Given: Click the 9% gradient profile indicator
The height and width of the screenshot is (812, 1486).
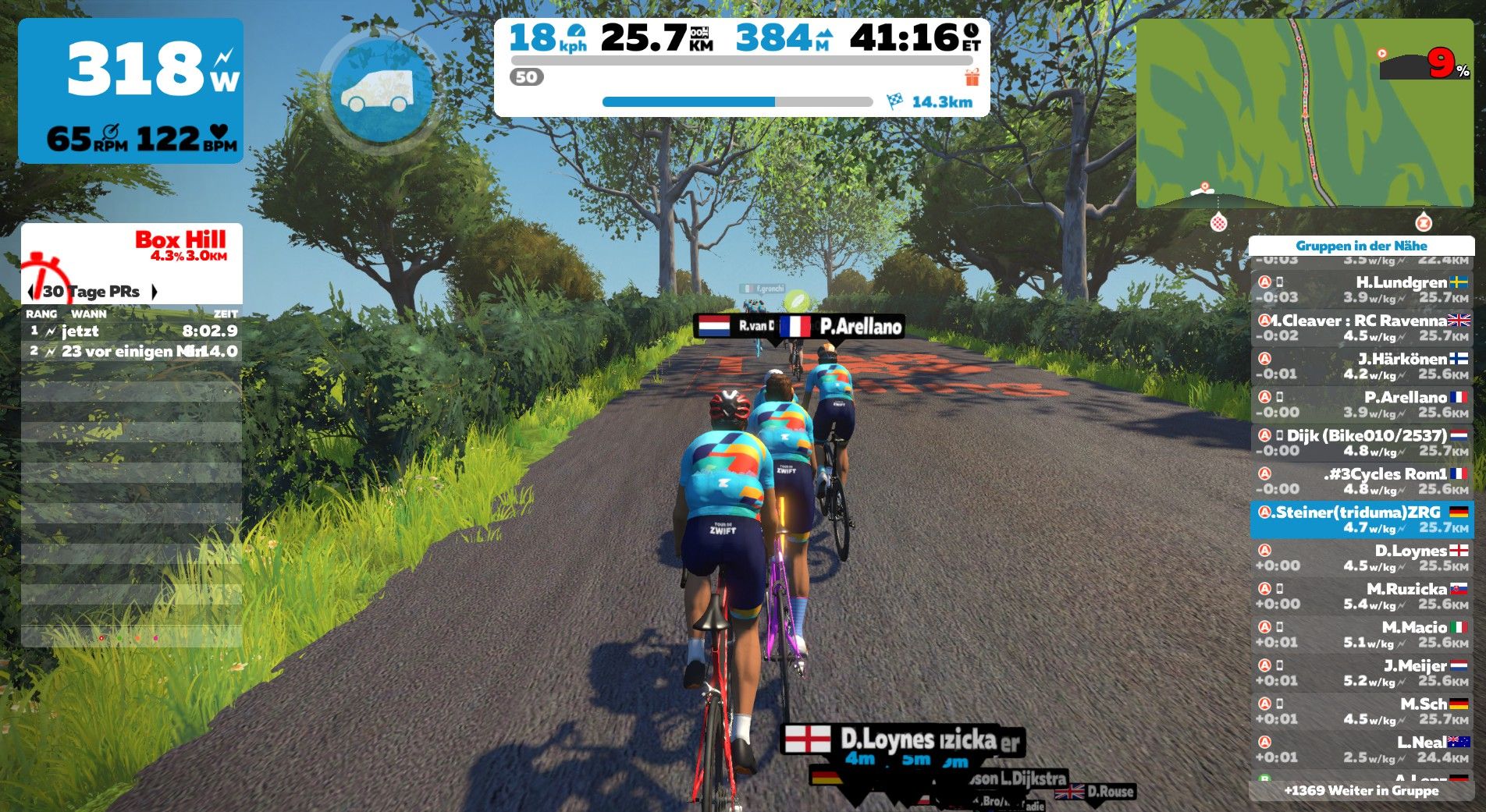Looking at the screenshot, I should (1424, 64).
